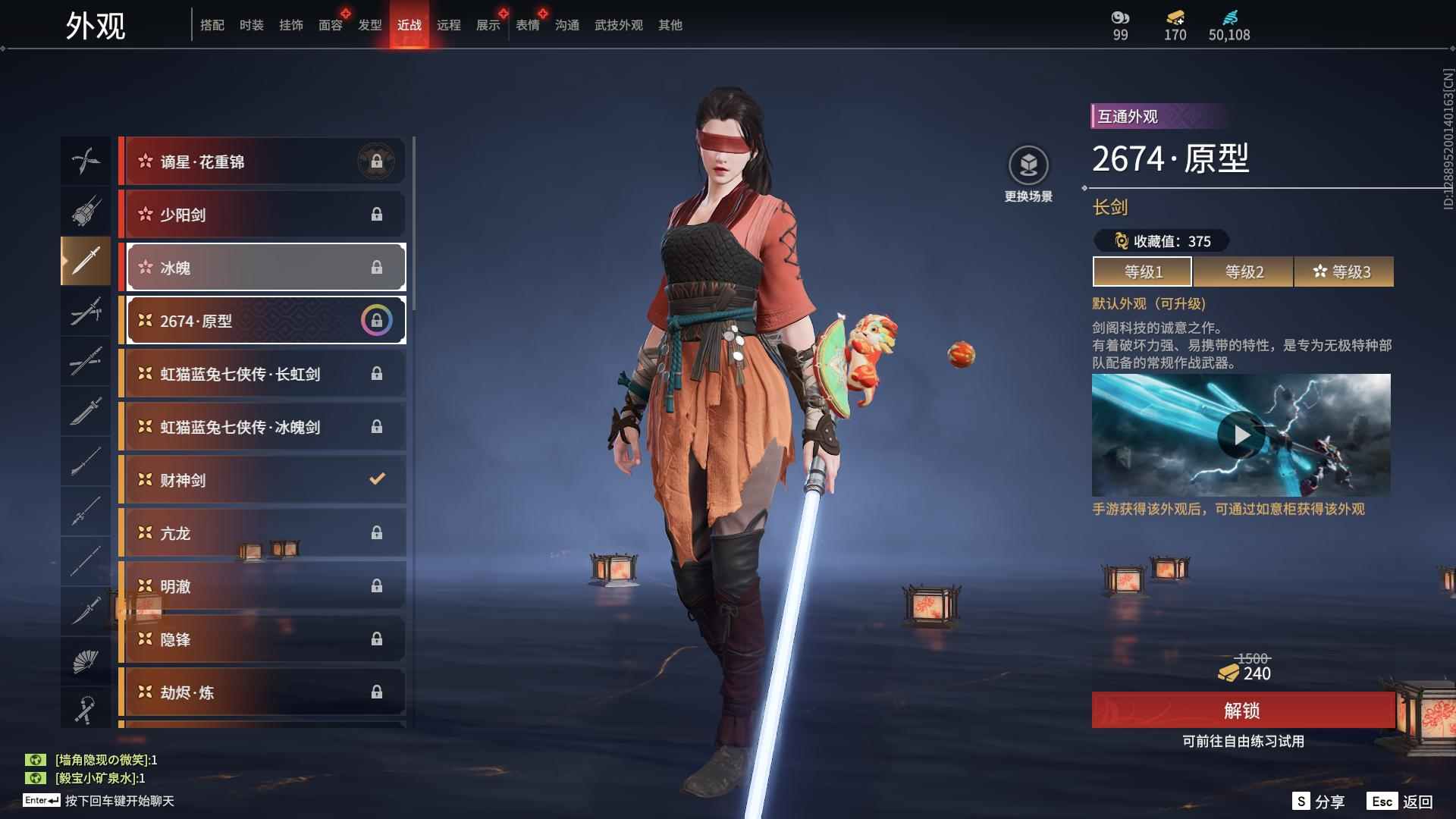Open the 武技外观 tab
Image resolution: width=1456 pixels, height=819 pixels.
click(618, 25)
